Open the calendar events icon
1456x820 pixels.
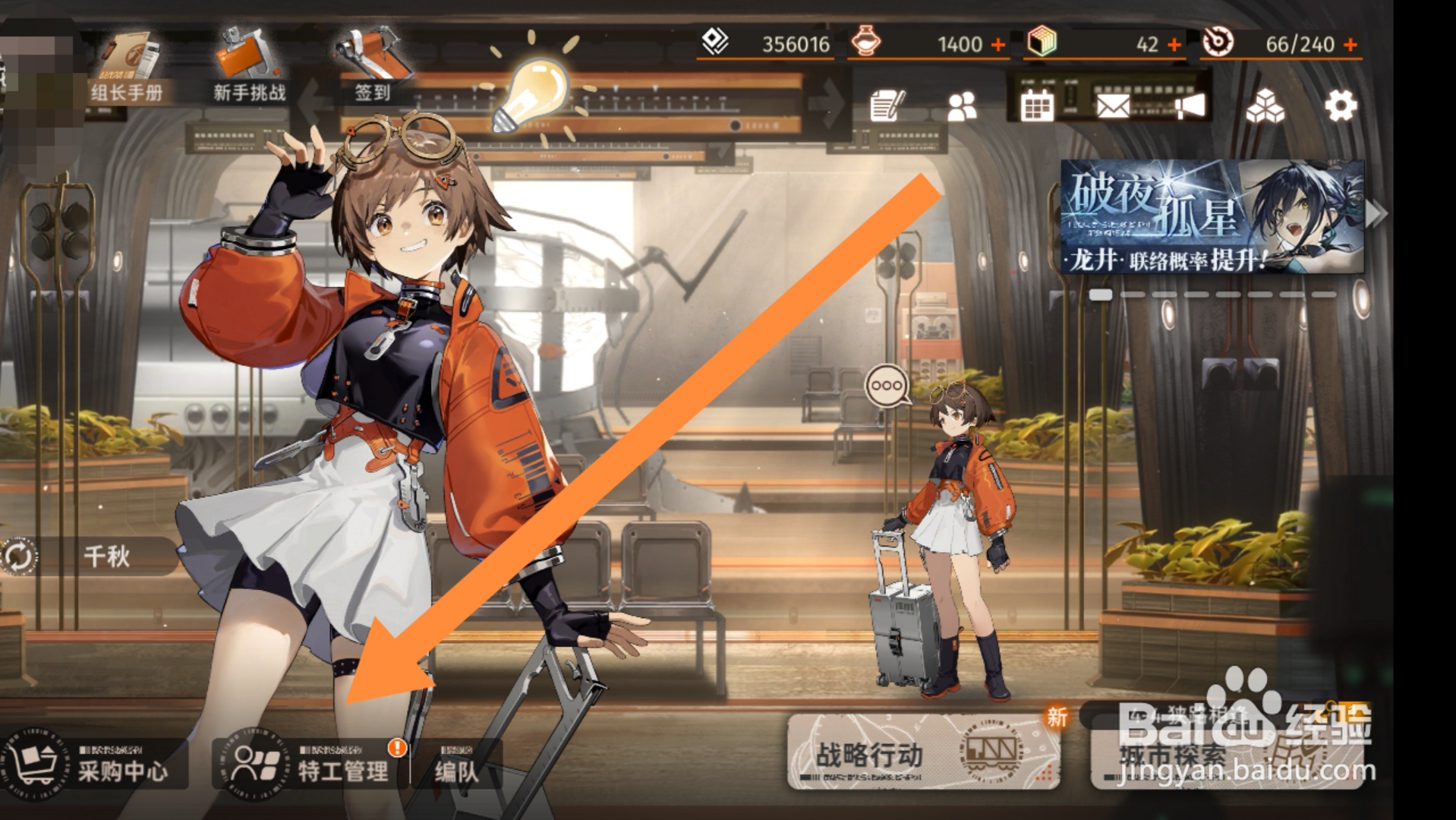pos(1037,106)
